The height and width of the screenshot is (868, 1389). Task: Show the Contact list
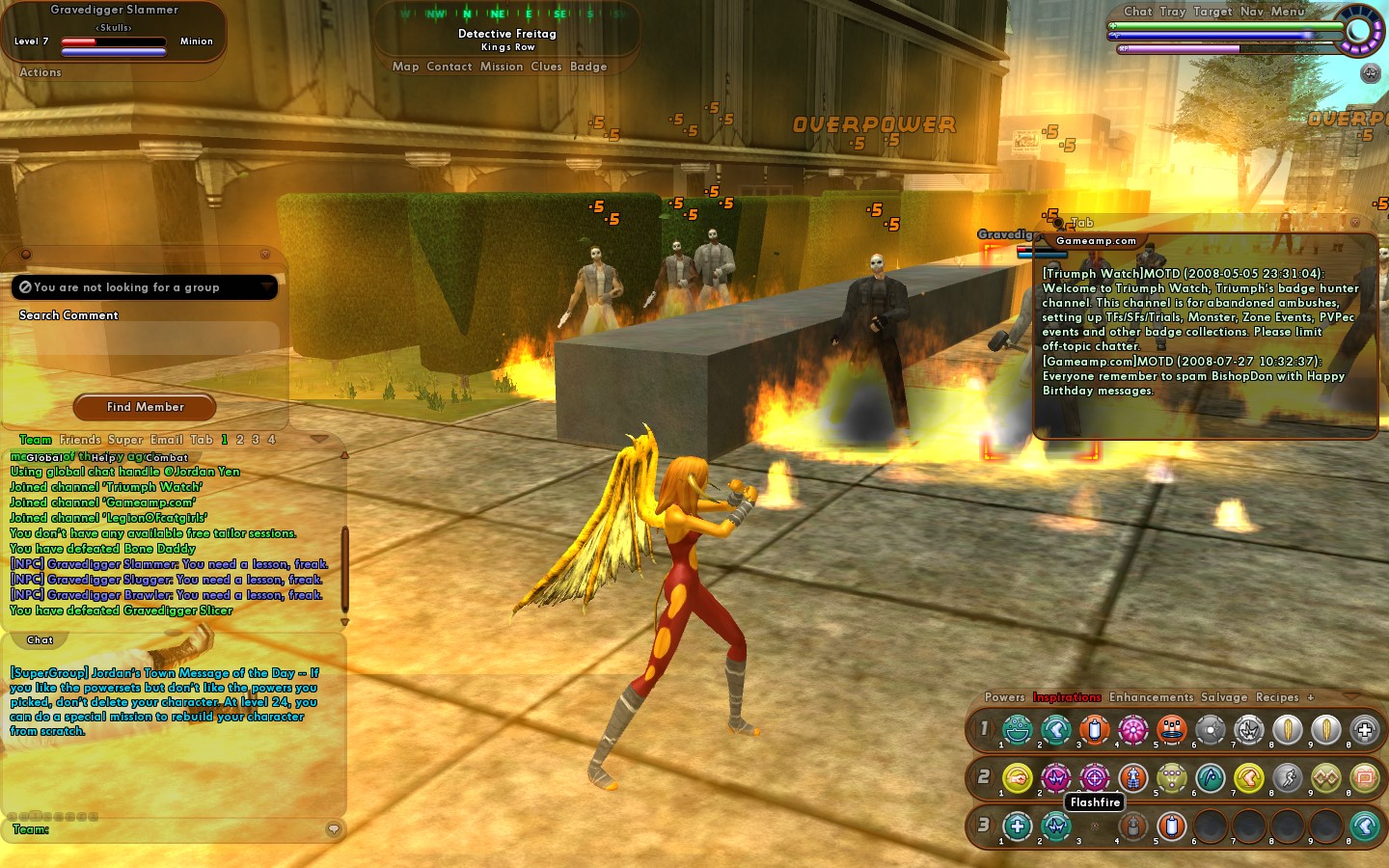tap(449, 67)
